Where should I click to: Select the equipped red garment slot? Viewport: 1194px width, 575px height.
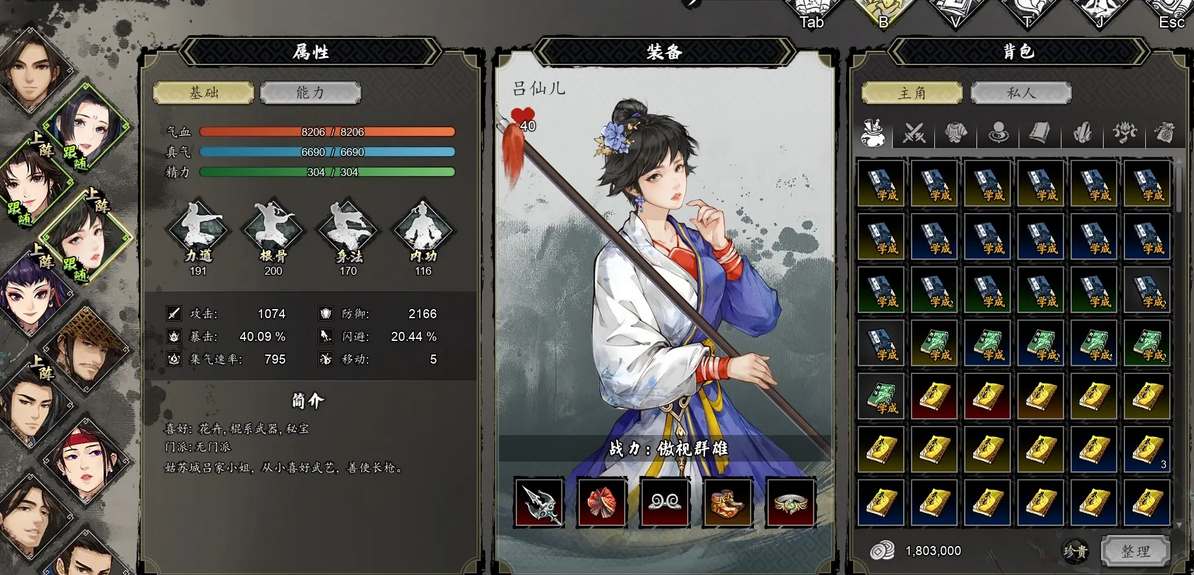click(602, 502)
